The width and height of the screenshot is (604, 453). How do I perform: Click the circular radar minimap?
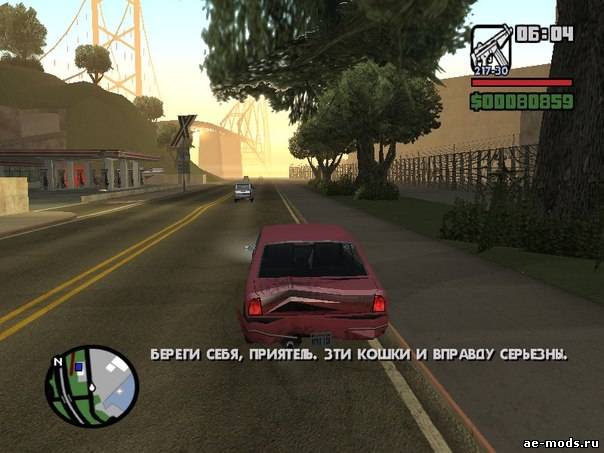92,386
